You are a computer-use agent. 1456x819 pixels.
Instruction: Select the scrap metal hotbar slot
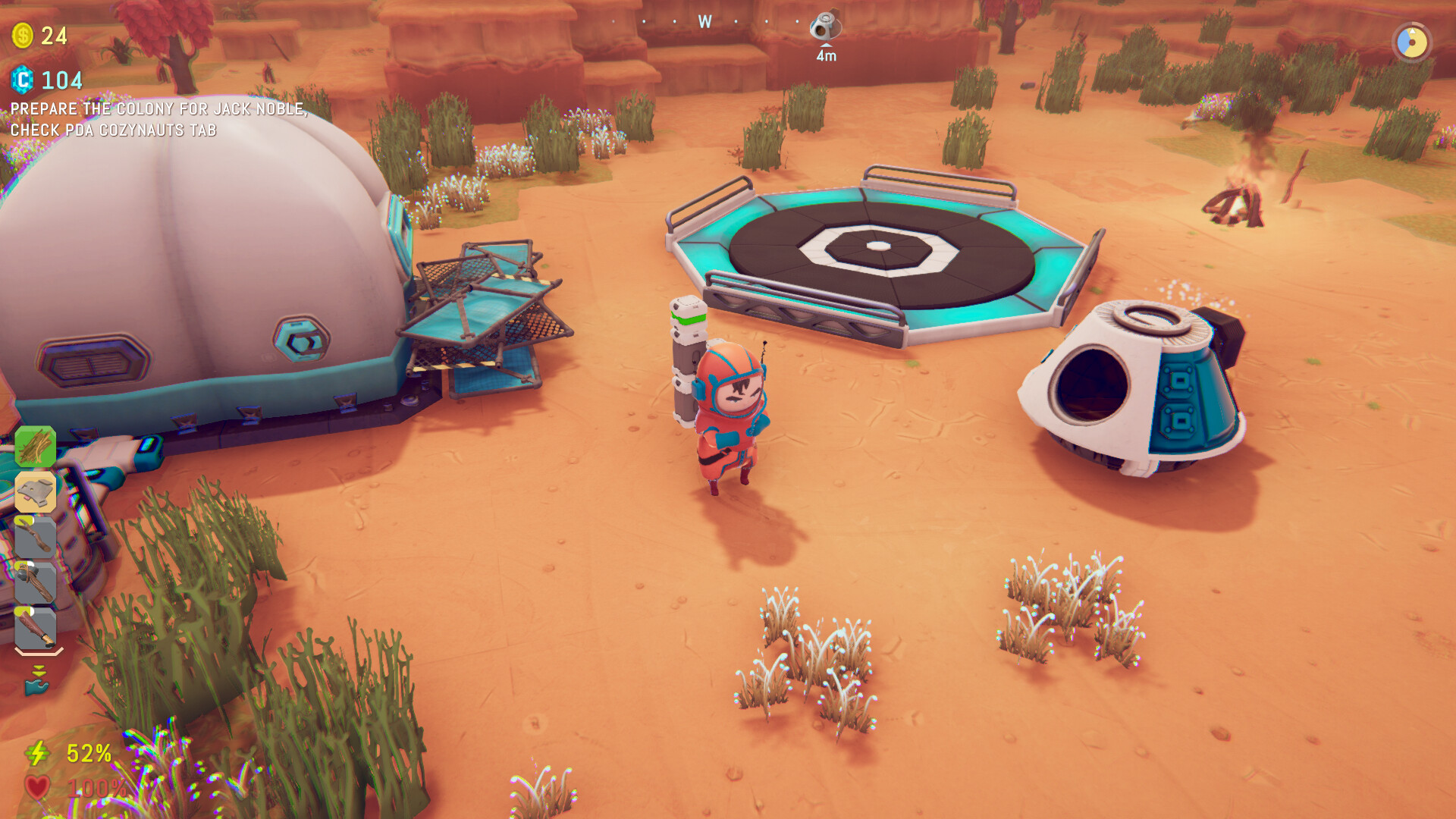coord(34,491)
